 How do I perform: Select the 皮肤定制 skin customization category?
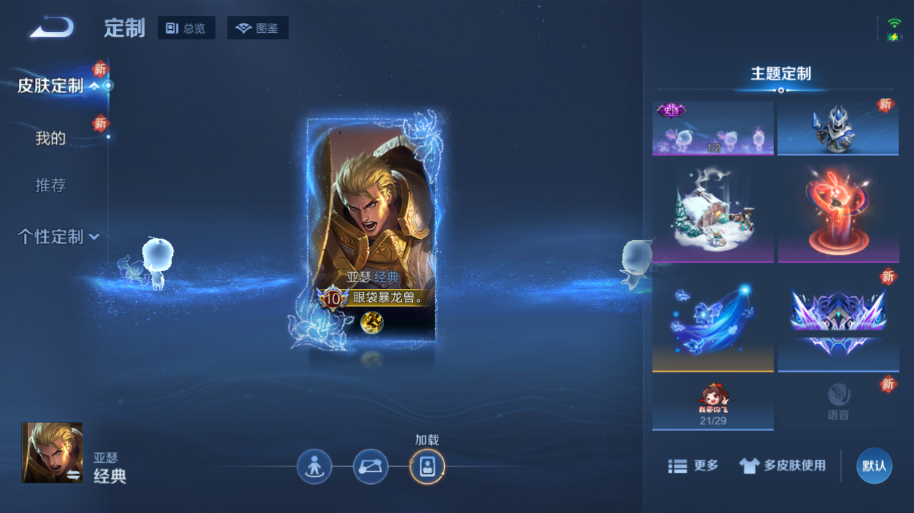50,86
